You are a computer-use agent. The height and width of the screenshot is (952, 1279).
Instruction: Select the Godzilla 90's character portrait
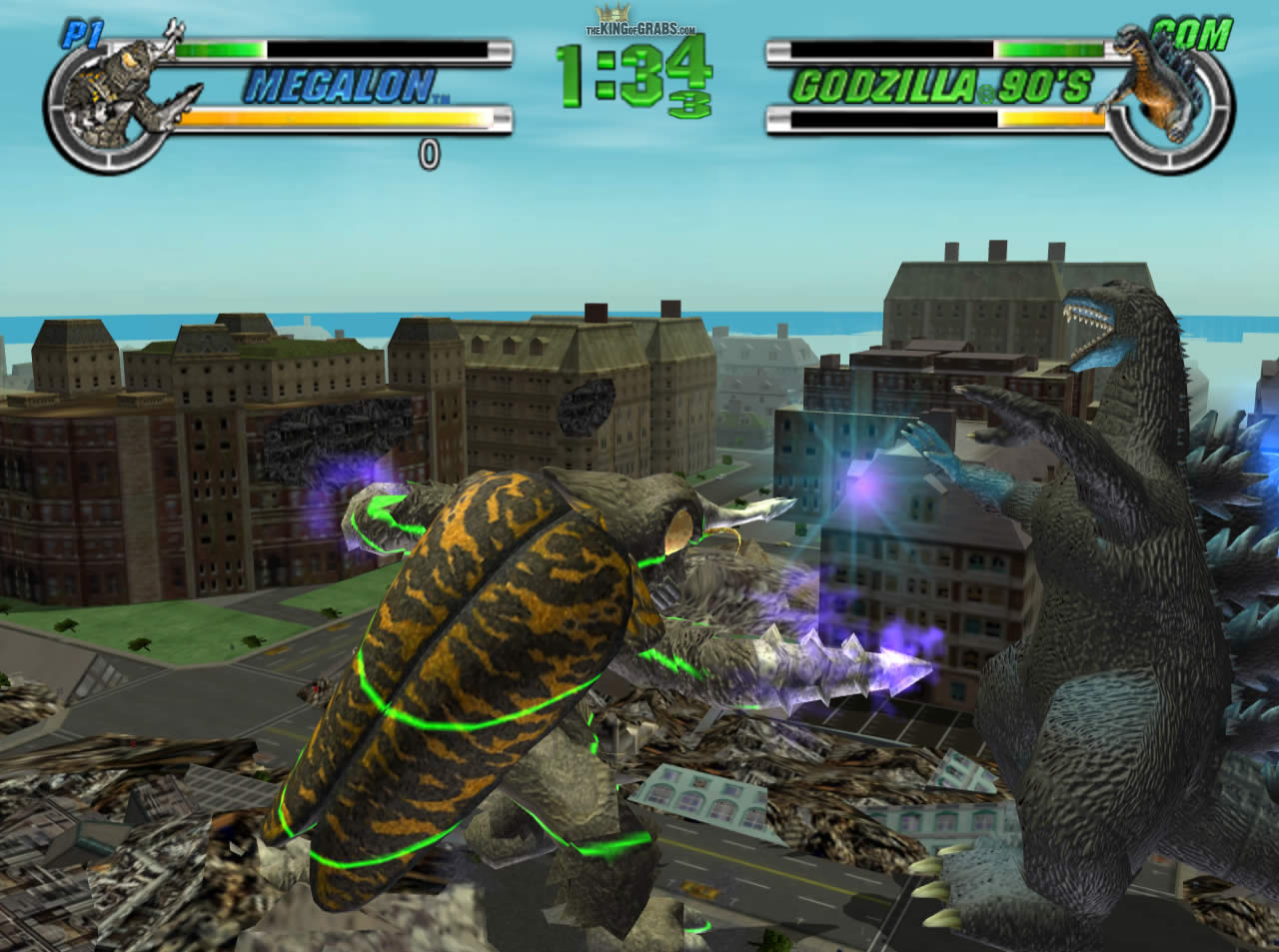[1159, 90]
